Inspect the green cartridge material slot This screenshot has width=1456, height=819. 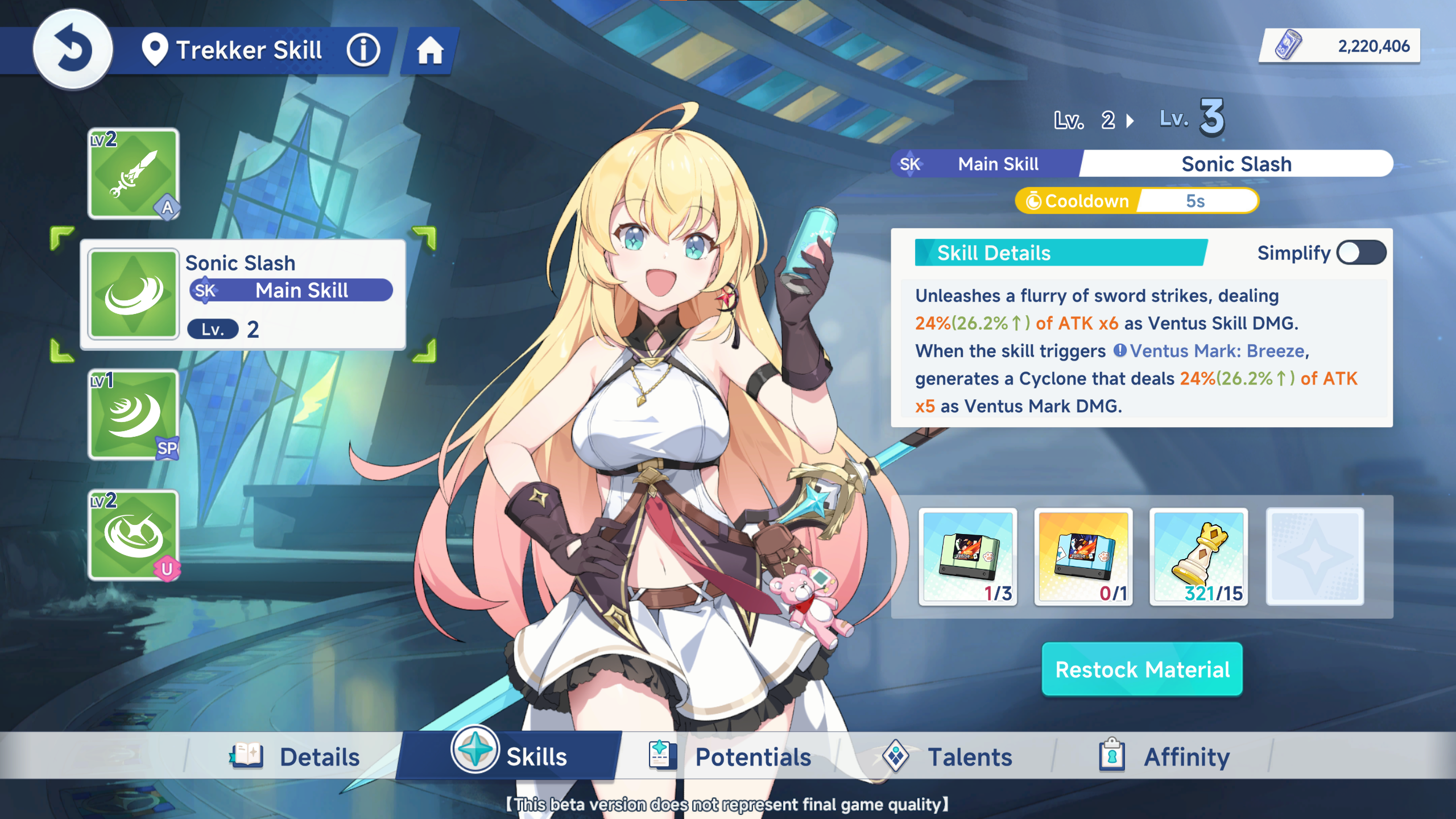tap(968, 557)
